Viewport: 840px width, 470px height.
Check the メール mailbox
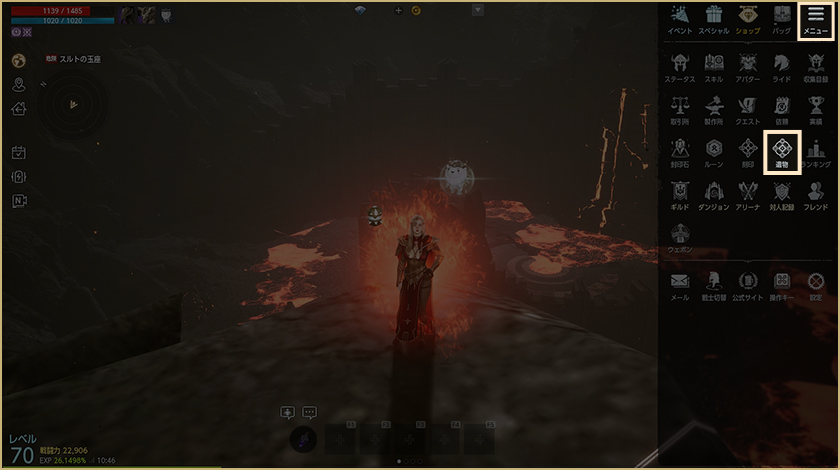(680, 285)
